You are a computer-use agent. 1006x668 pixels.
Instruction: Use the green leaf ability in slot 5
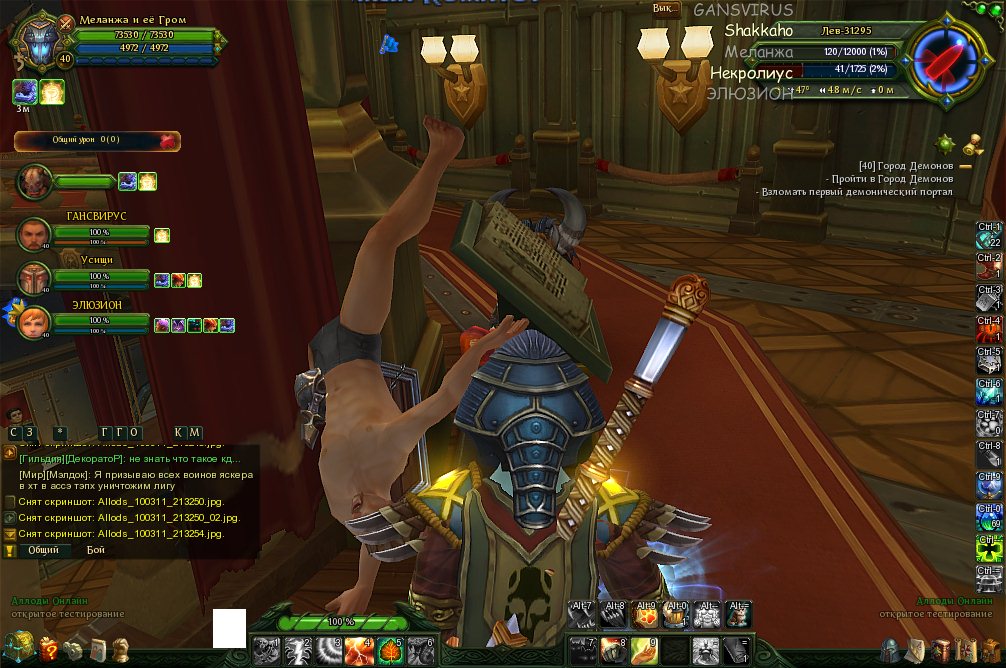pos(391,651)
